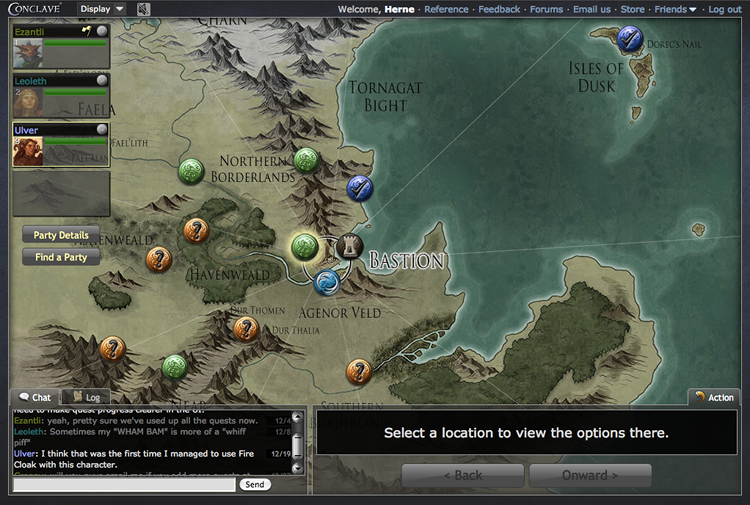Expand the Friends dropdown
This screenshot has width=750, height=505.
click(x=676, y=9)
